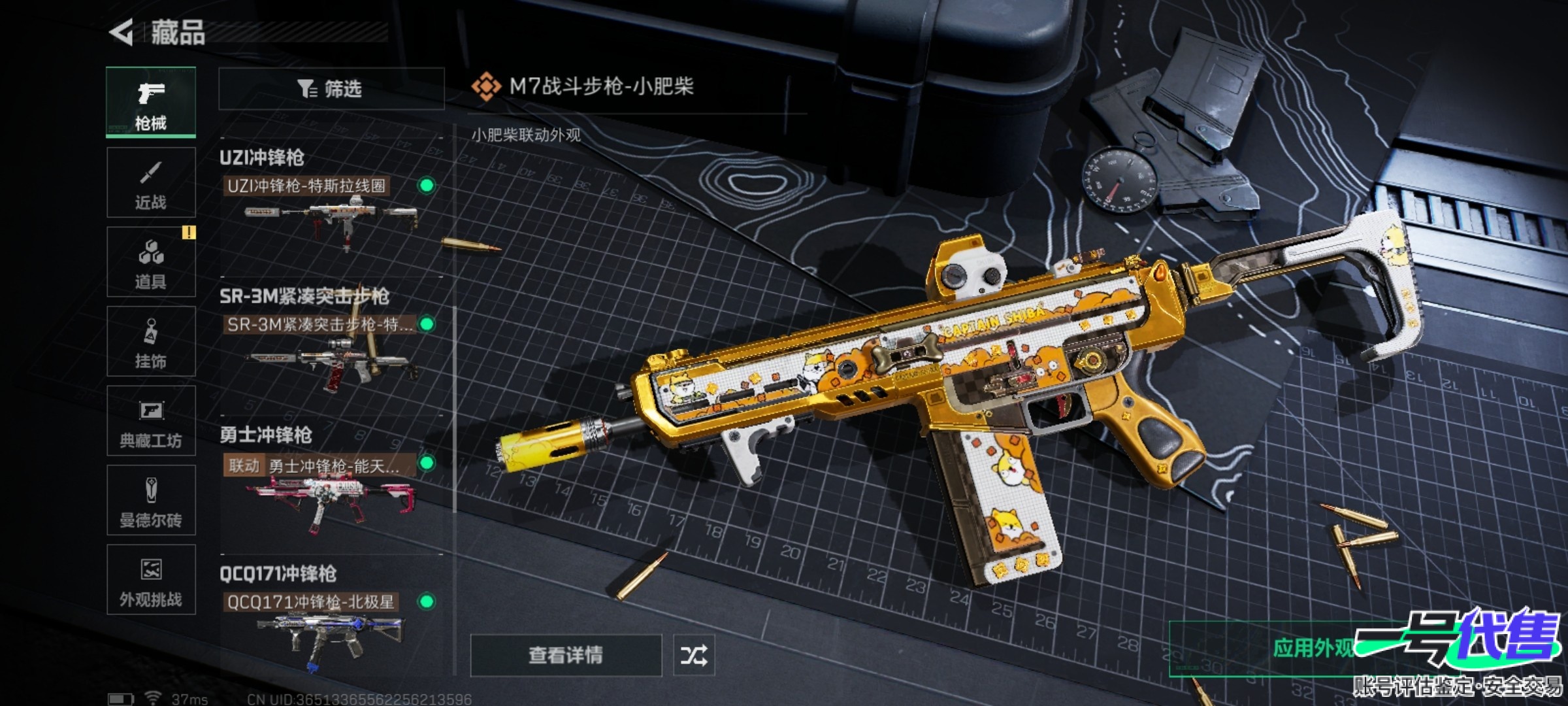This screenshot has height=706, width=1568.
Task: Open the 典藏工坊 workshop tab
Action: (151, 421)
